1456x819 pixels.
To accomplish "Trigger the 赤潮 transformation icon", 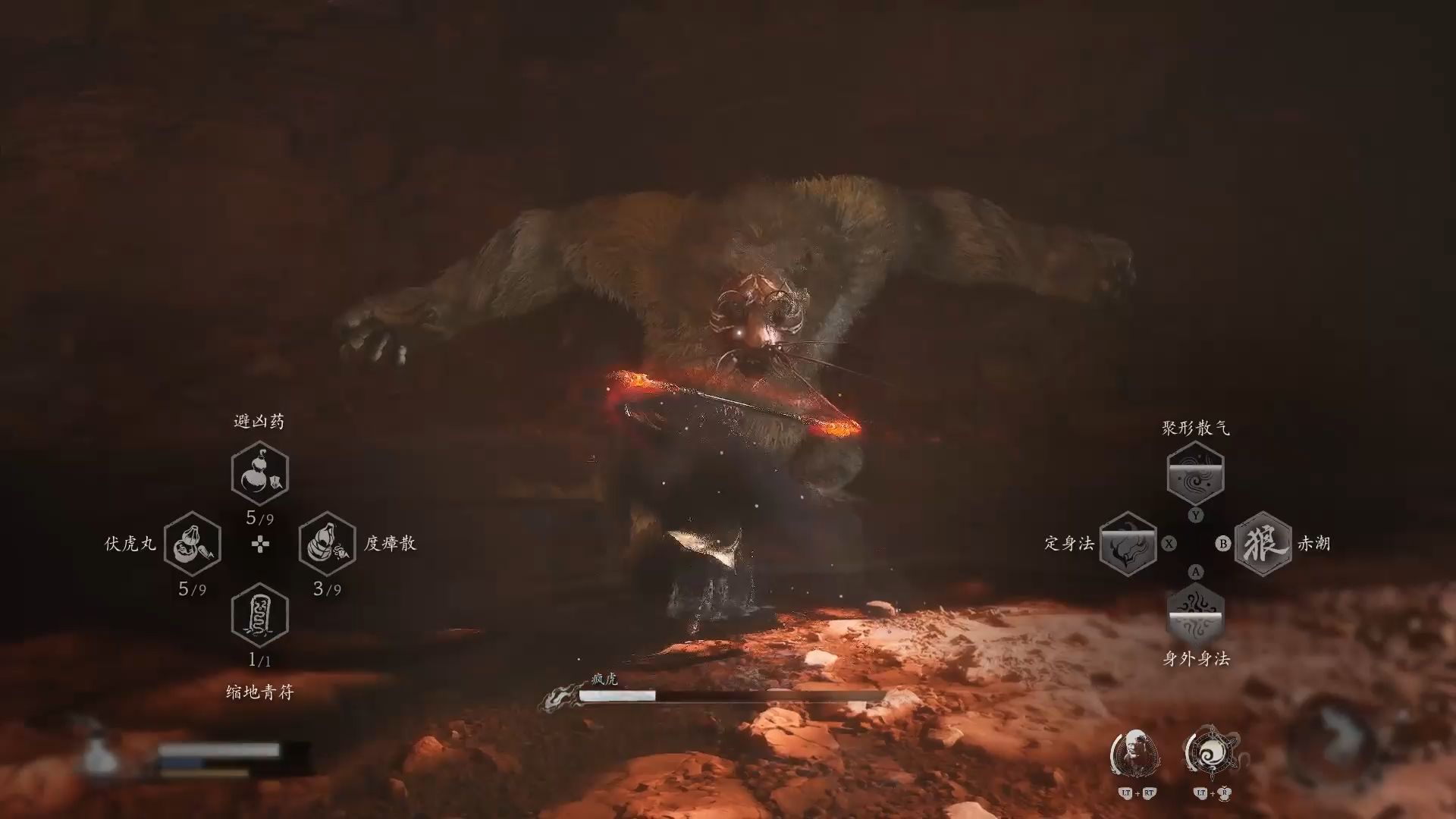I will pos(1263,544).
